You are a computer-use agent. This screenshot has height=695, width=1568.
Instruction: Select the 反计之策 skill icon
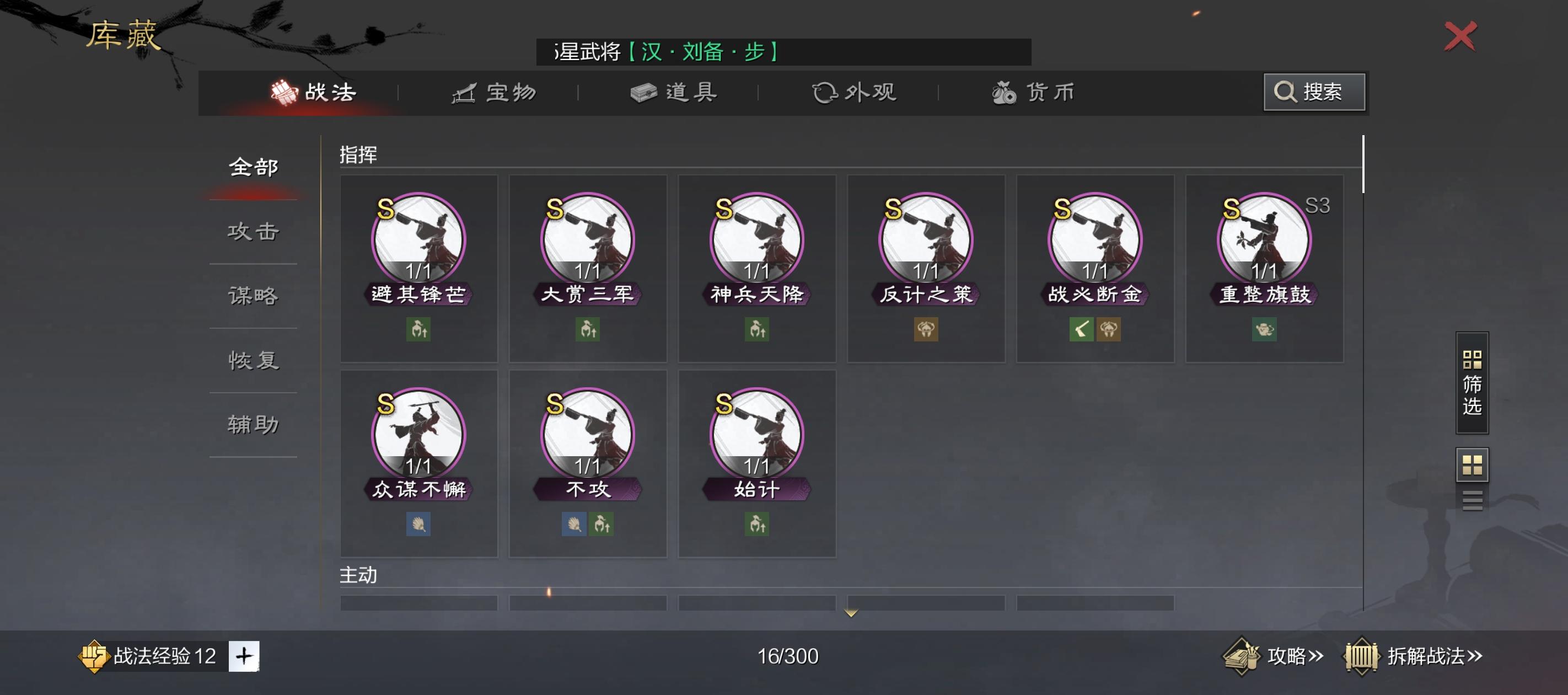[x=926, y=262]
